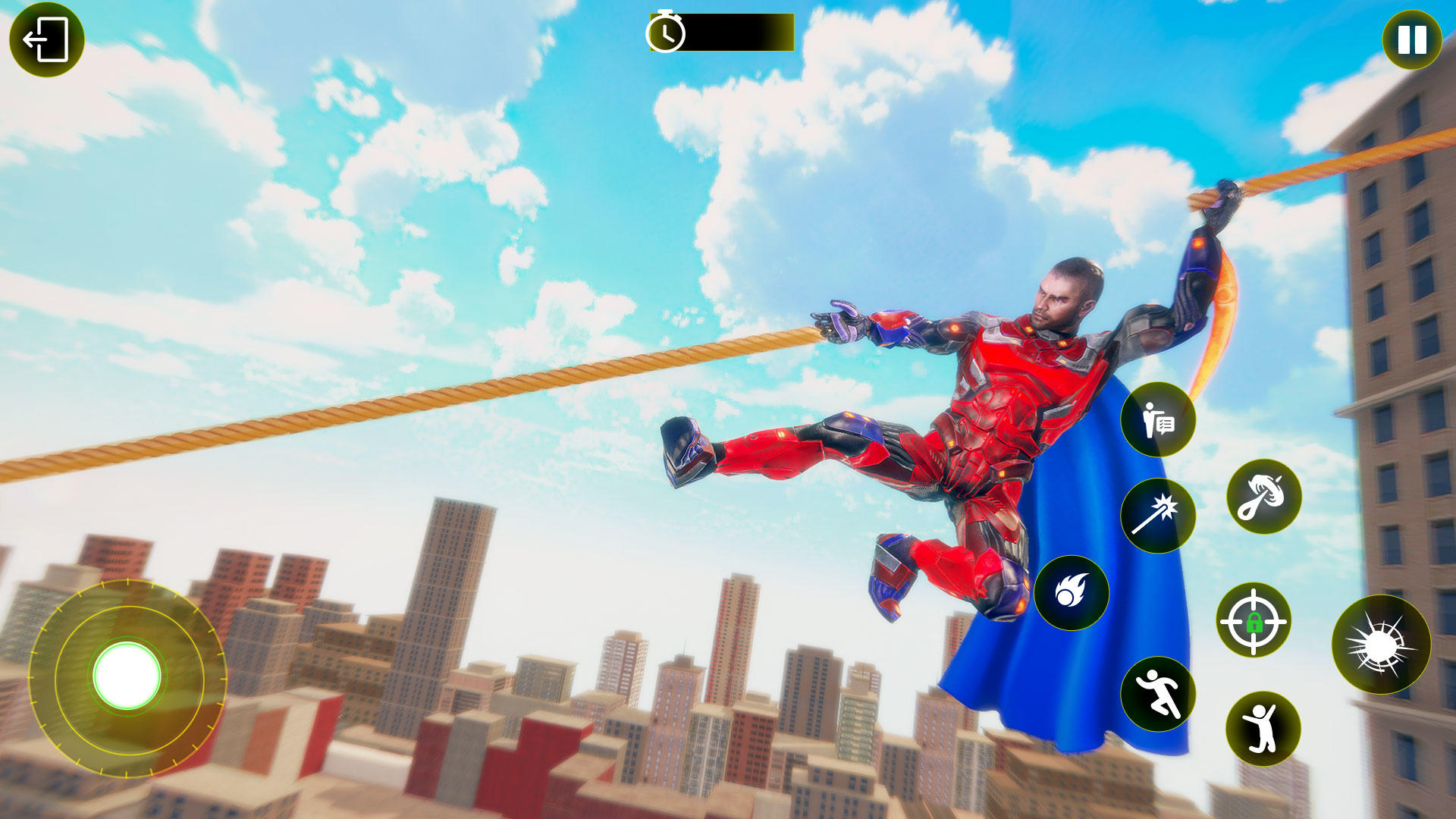
Task: Click the stopwatch icon beside the timer
Action: click(x=666, y=32)
